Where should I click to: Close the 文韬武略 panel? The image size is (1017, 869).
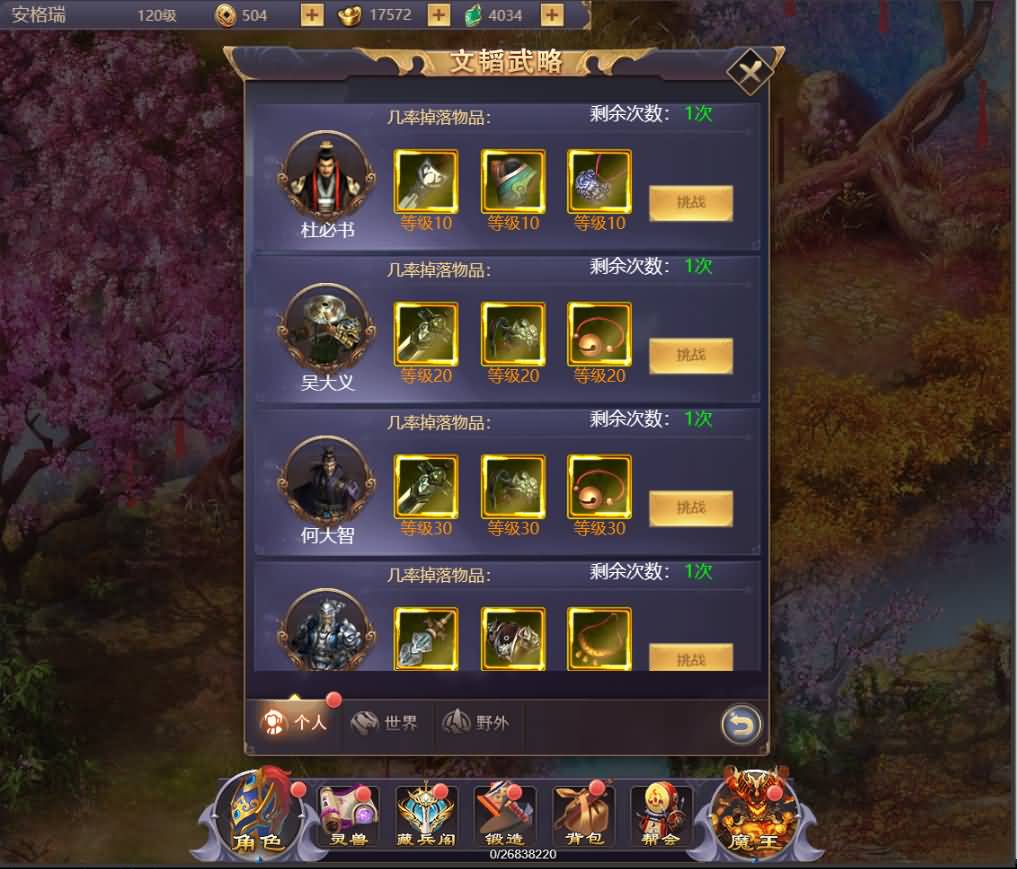click(x=749, y=72)
